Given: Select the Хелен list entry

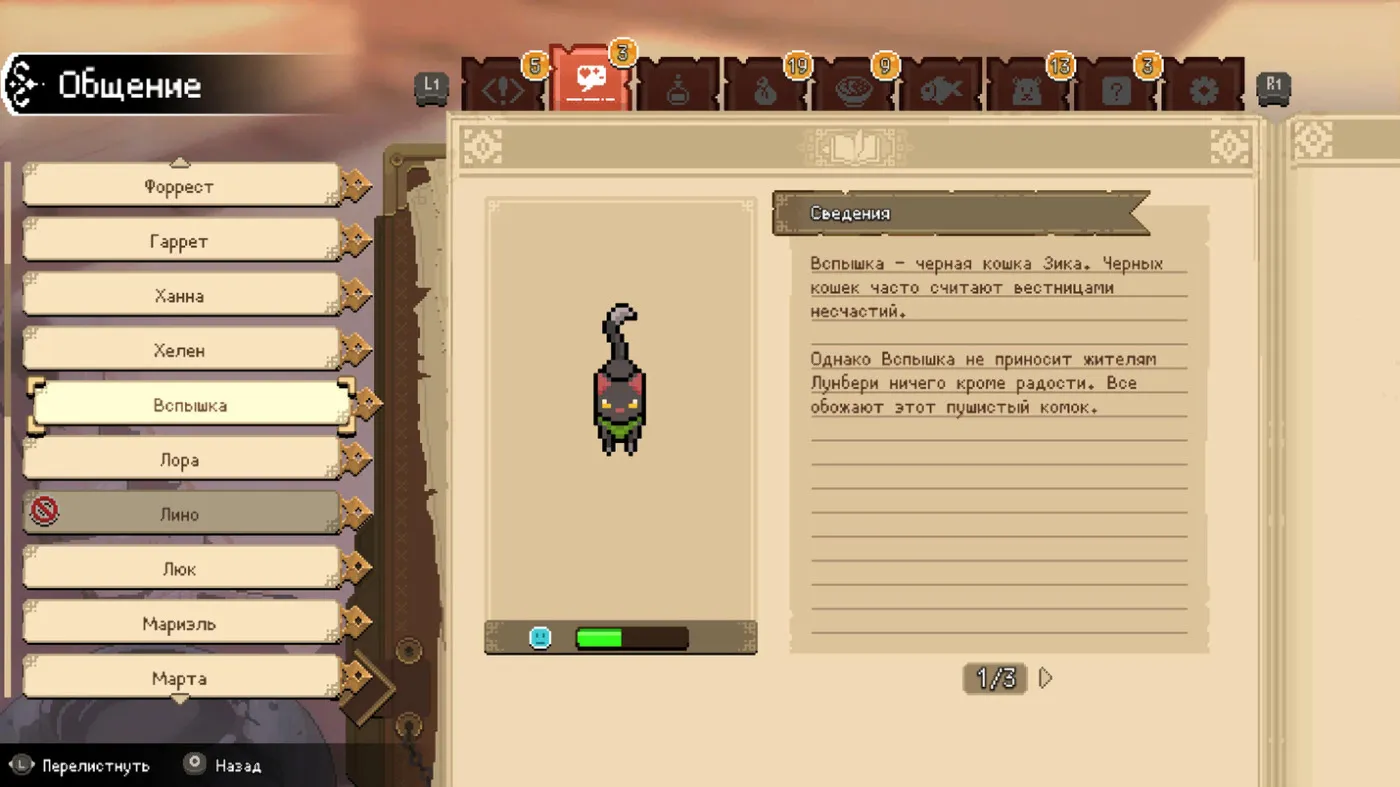Looking at the screenshot, I should coord(180,350).
